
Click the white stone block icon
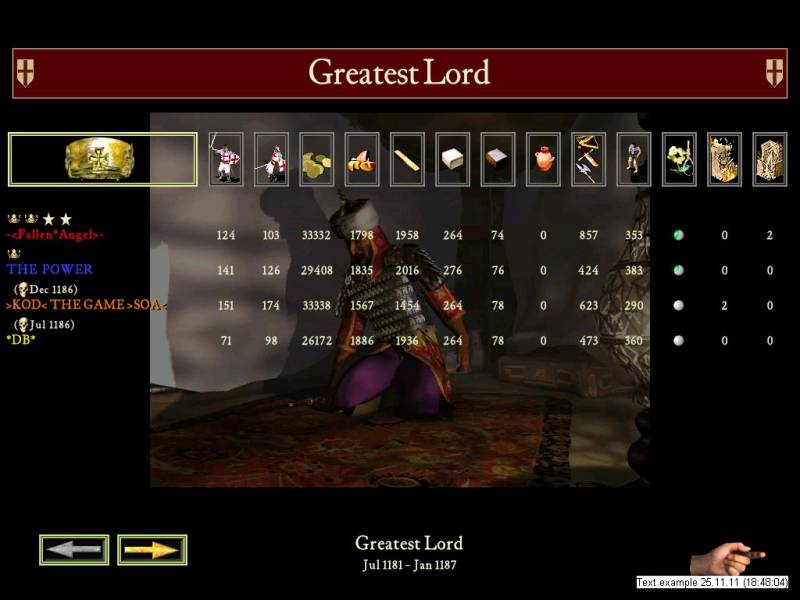tap(453, 160)
